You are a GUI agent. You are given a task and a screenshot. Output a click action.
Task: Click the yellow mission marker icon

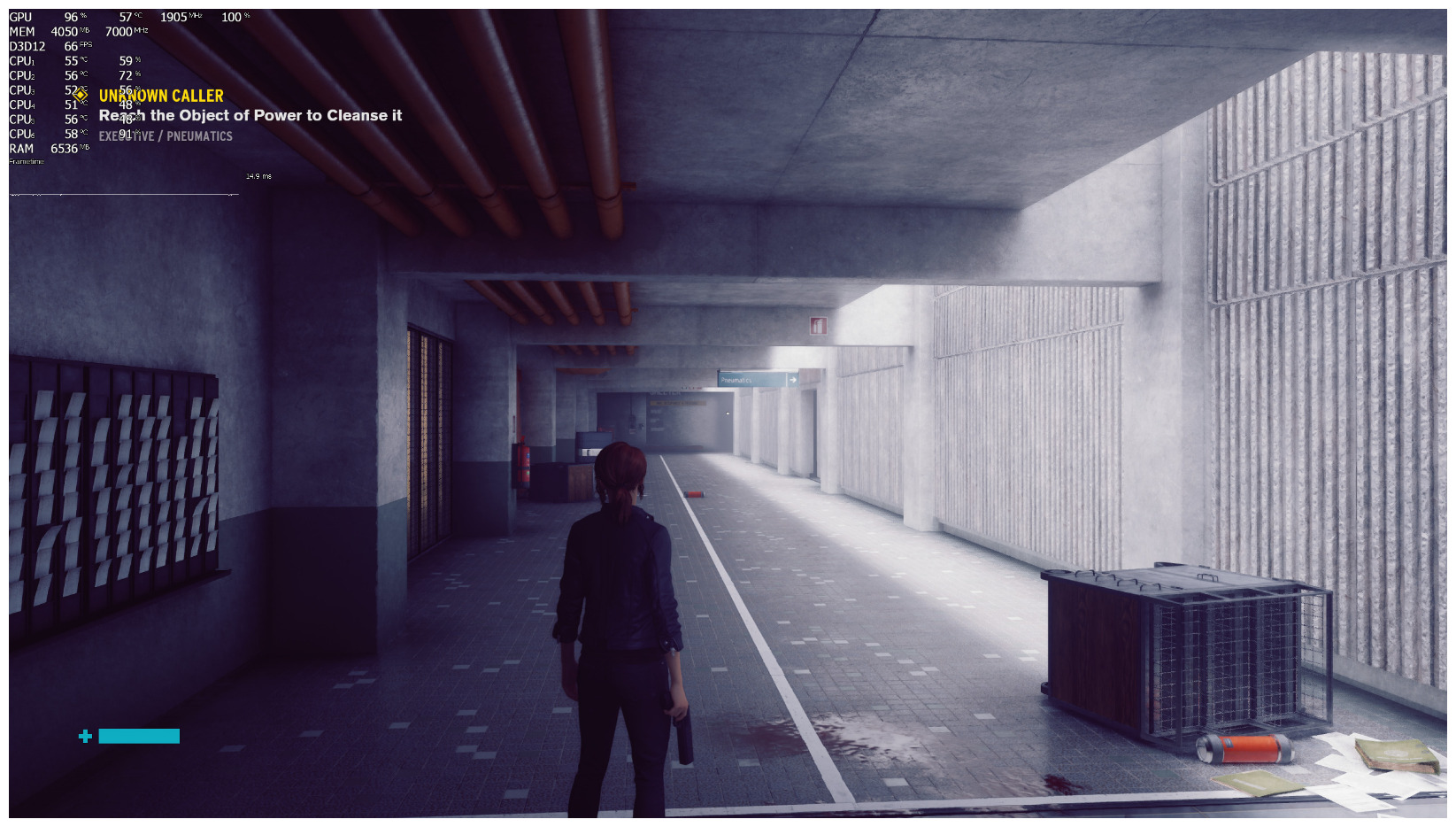(81, 94)
